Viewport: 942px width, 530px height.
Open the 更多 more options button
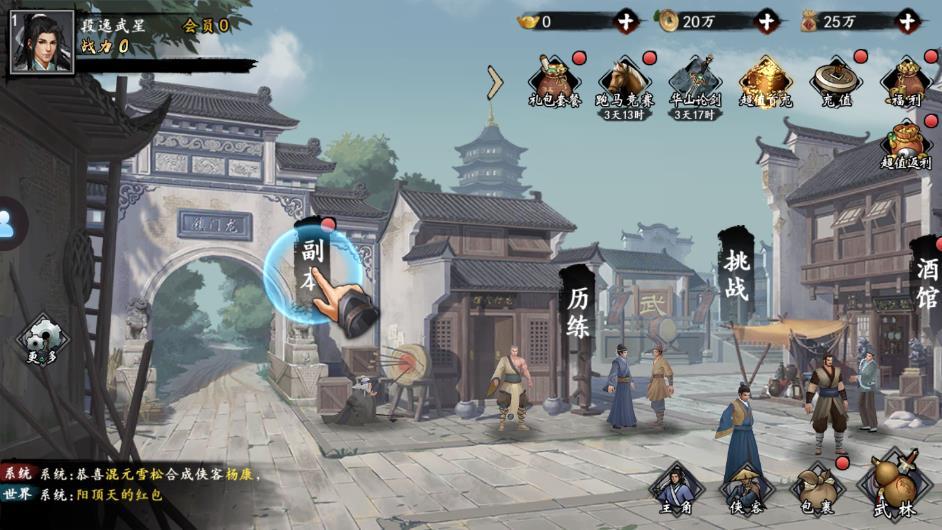click(42, 341)
